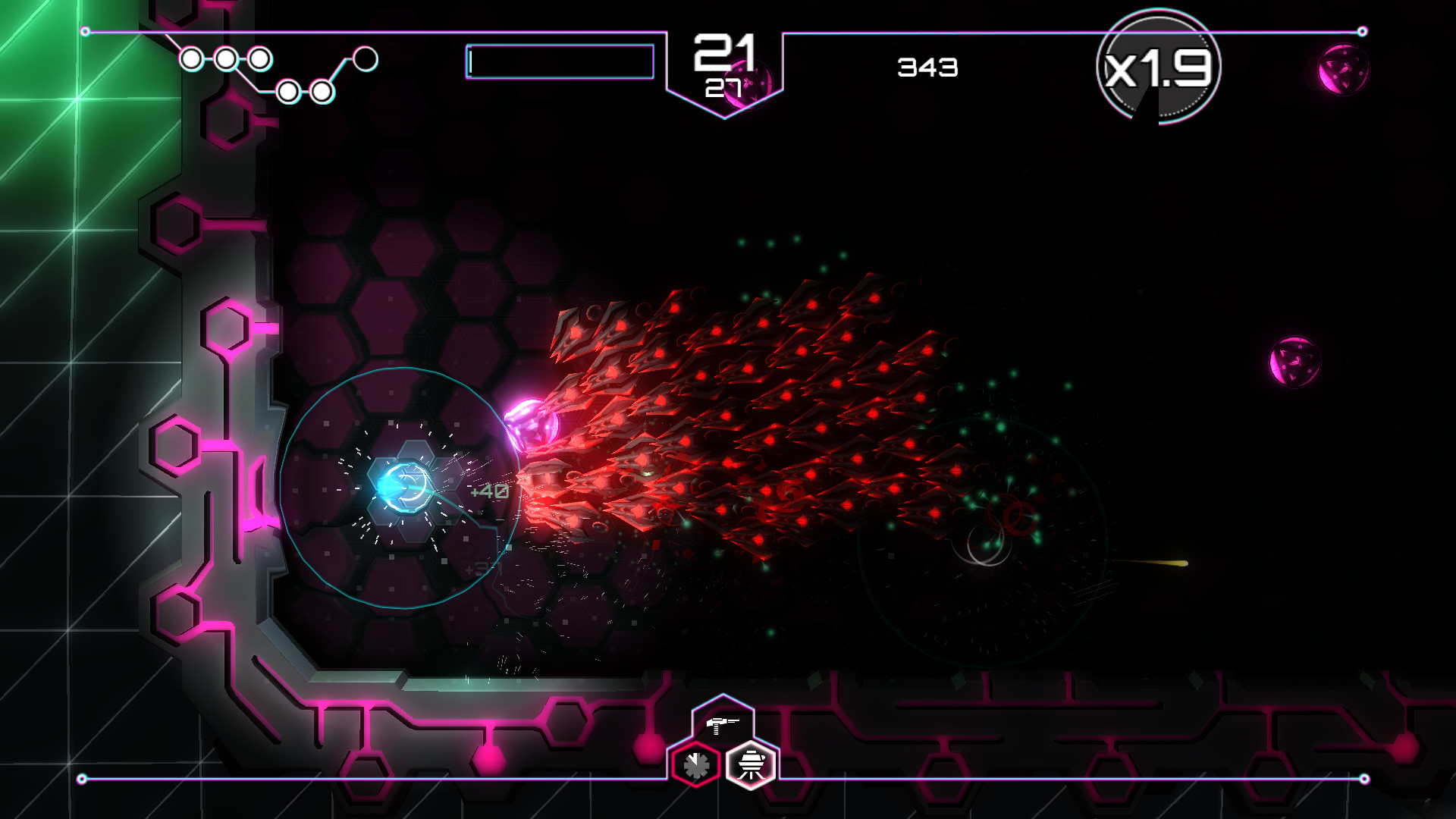Image resolution: width=1456 pixels, height=819 pixels.
Task: Click the x1.9 score multiplier circle
Action: point(1159,68)
